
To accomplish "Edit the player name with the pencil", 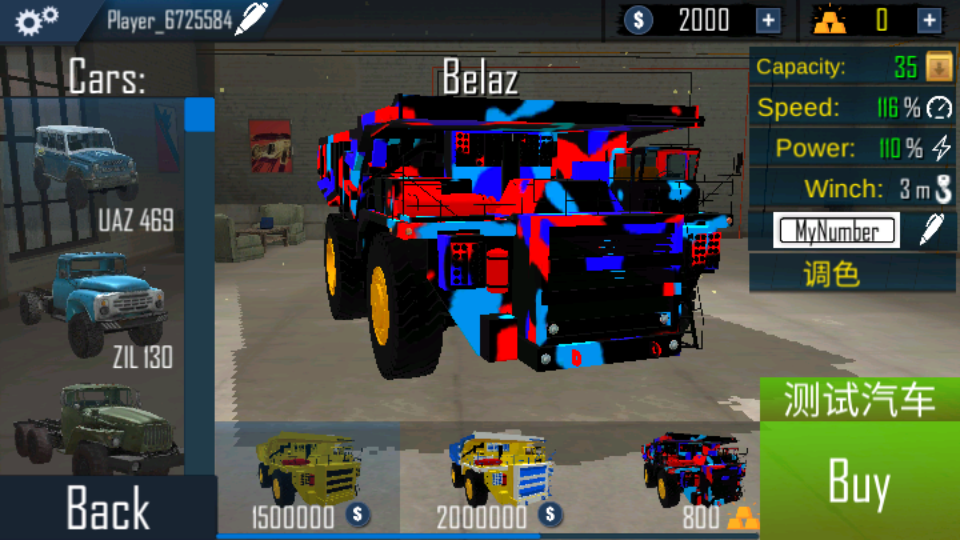I will [x=251, y=19].
